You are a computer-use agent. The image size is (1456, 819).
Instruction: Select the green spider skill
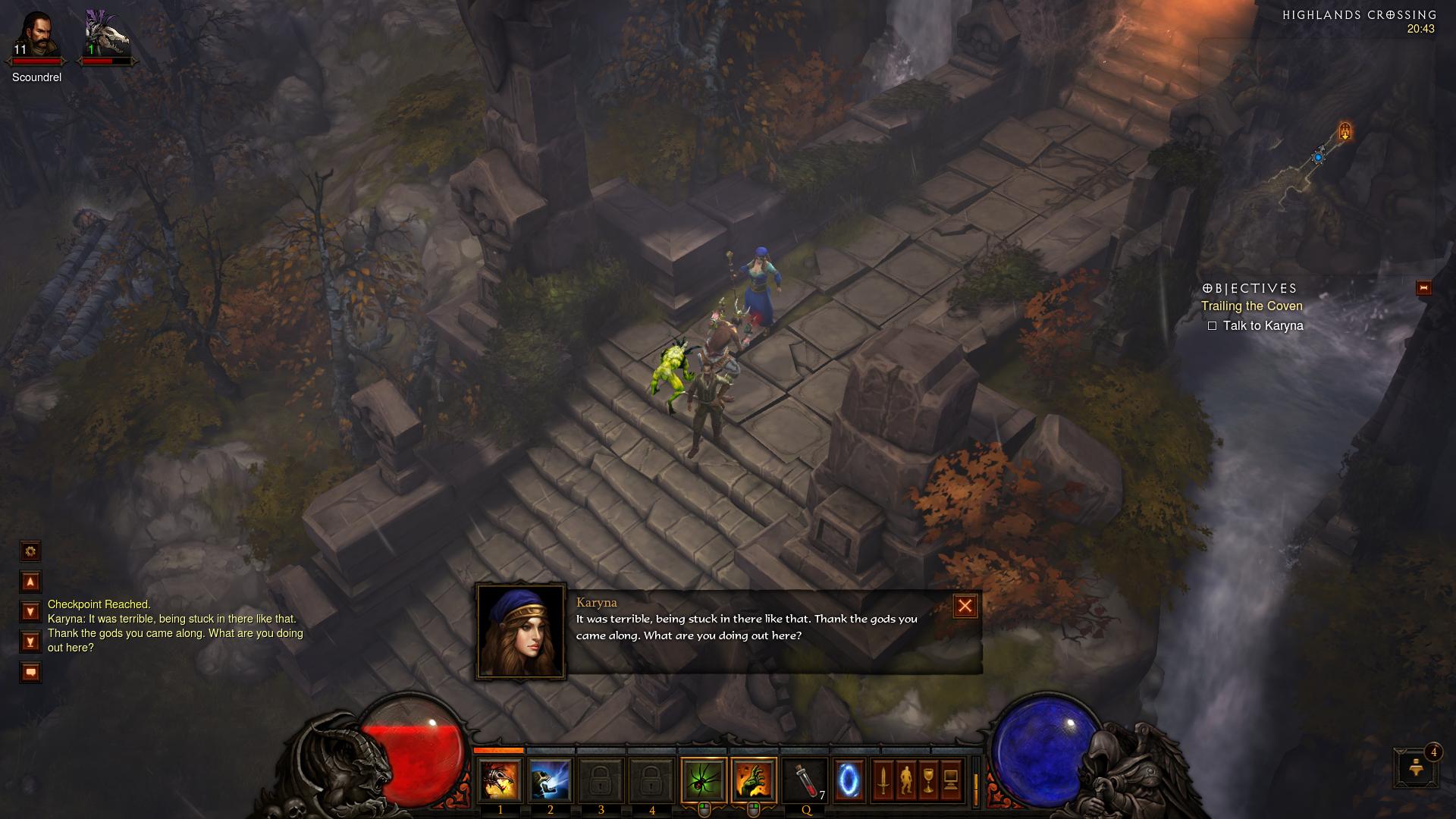click(704, 780)
